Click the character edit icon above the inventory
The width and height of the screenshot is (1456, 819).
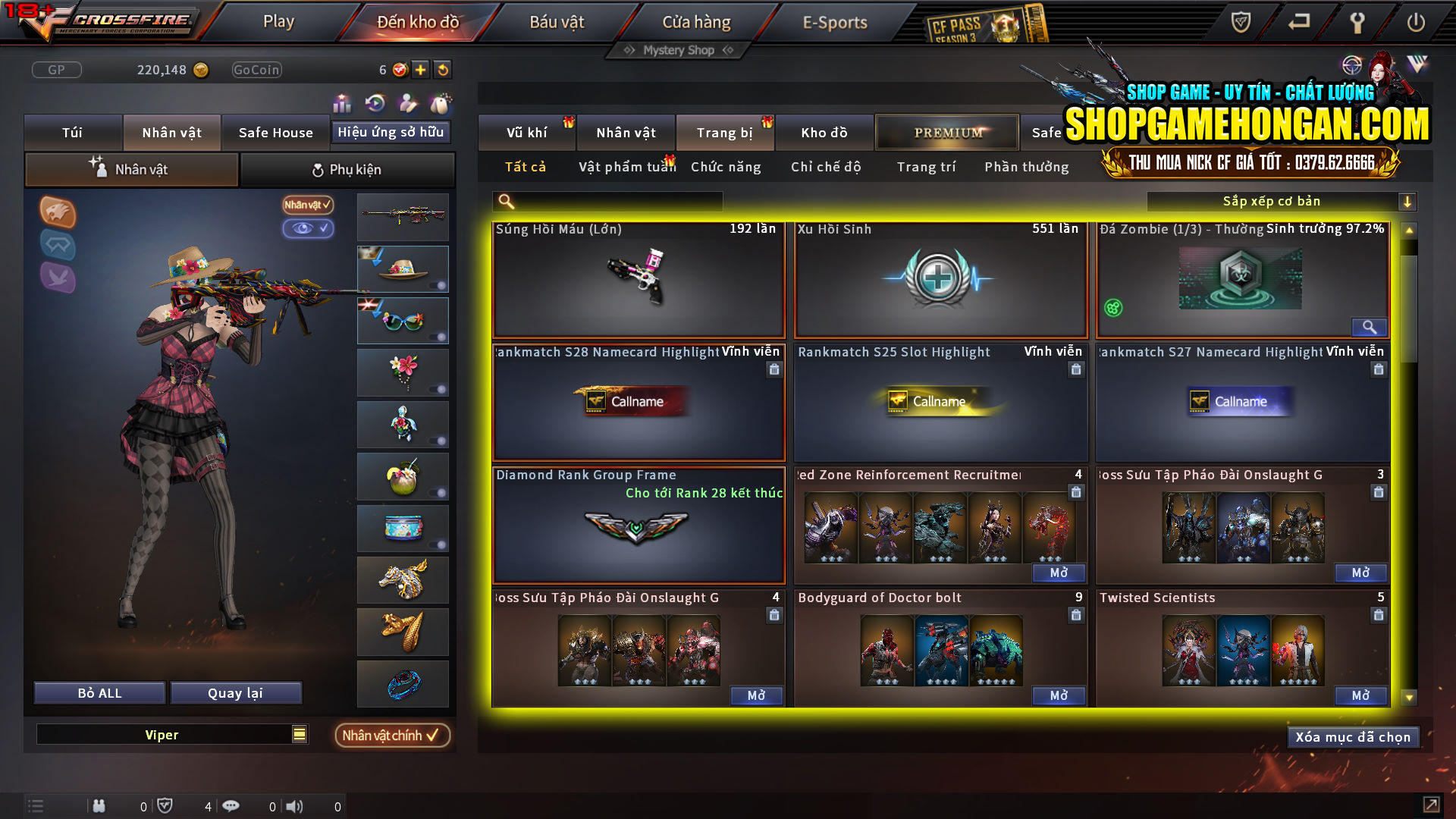point(407,101)
